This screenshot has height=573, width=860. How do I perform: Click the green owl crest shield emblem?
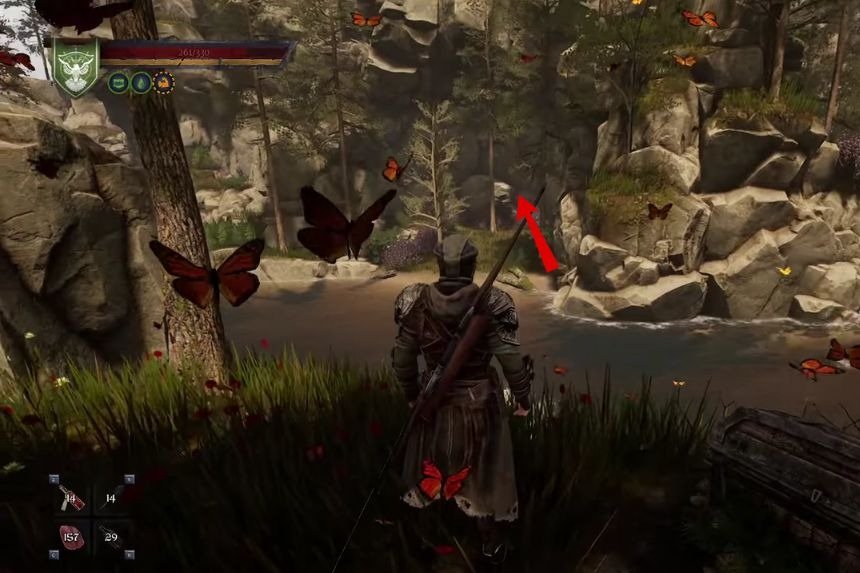77,67
